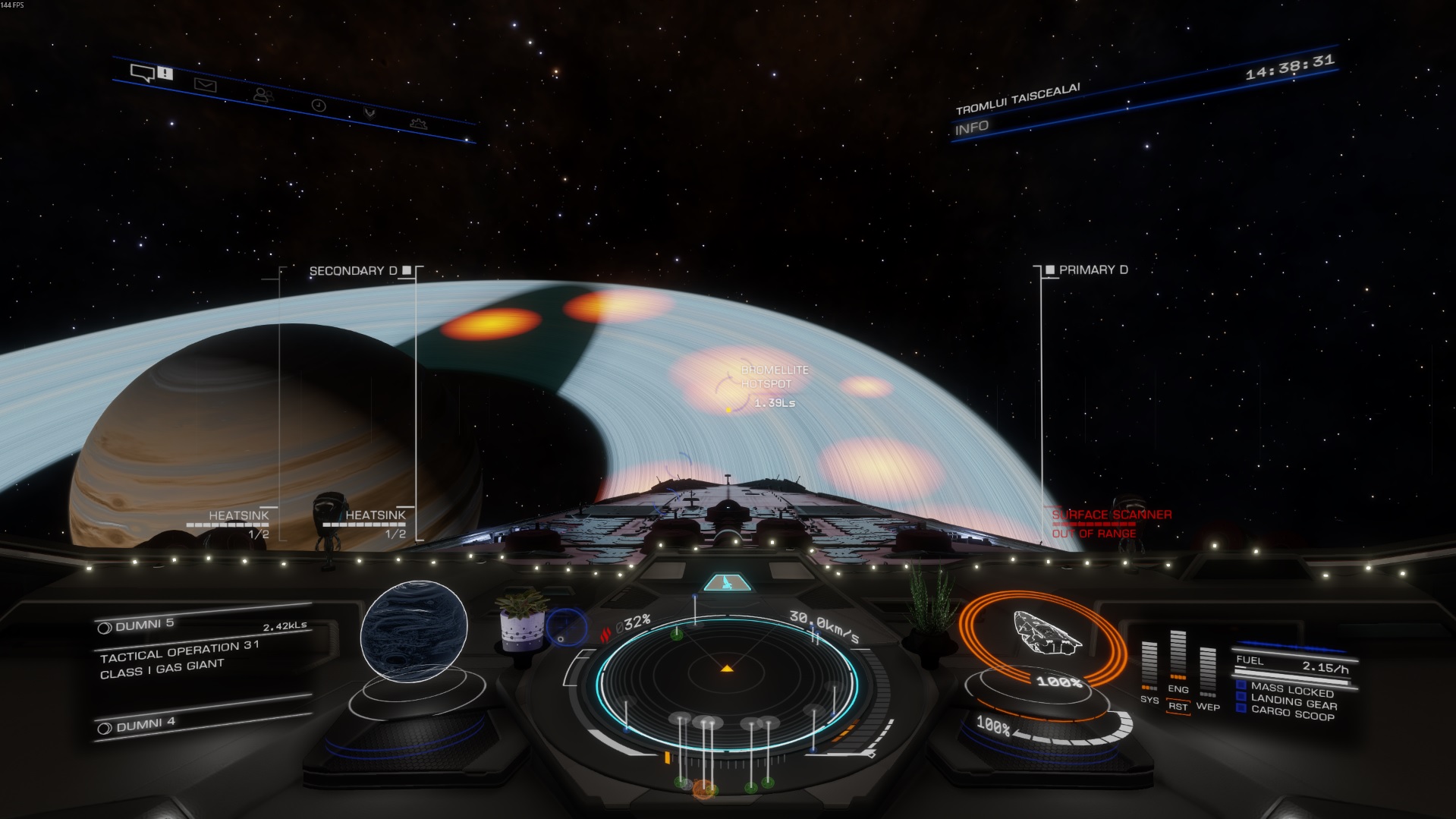Open the INFO panel
Screen dimensions: 1456x819
click(x=972, y=128)
